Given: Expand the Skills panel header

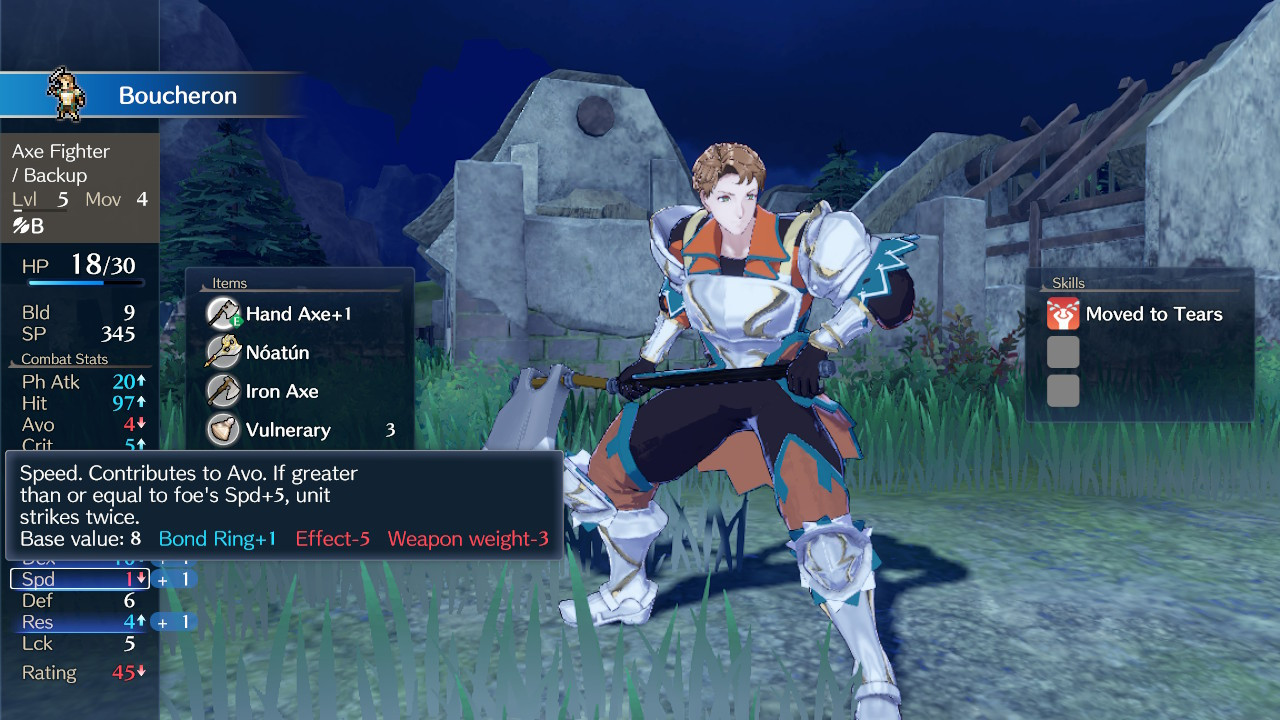Looking at the screenshot, I should [1068, 283].
